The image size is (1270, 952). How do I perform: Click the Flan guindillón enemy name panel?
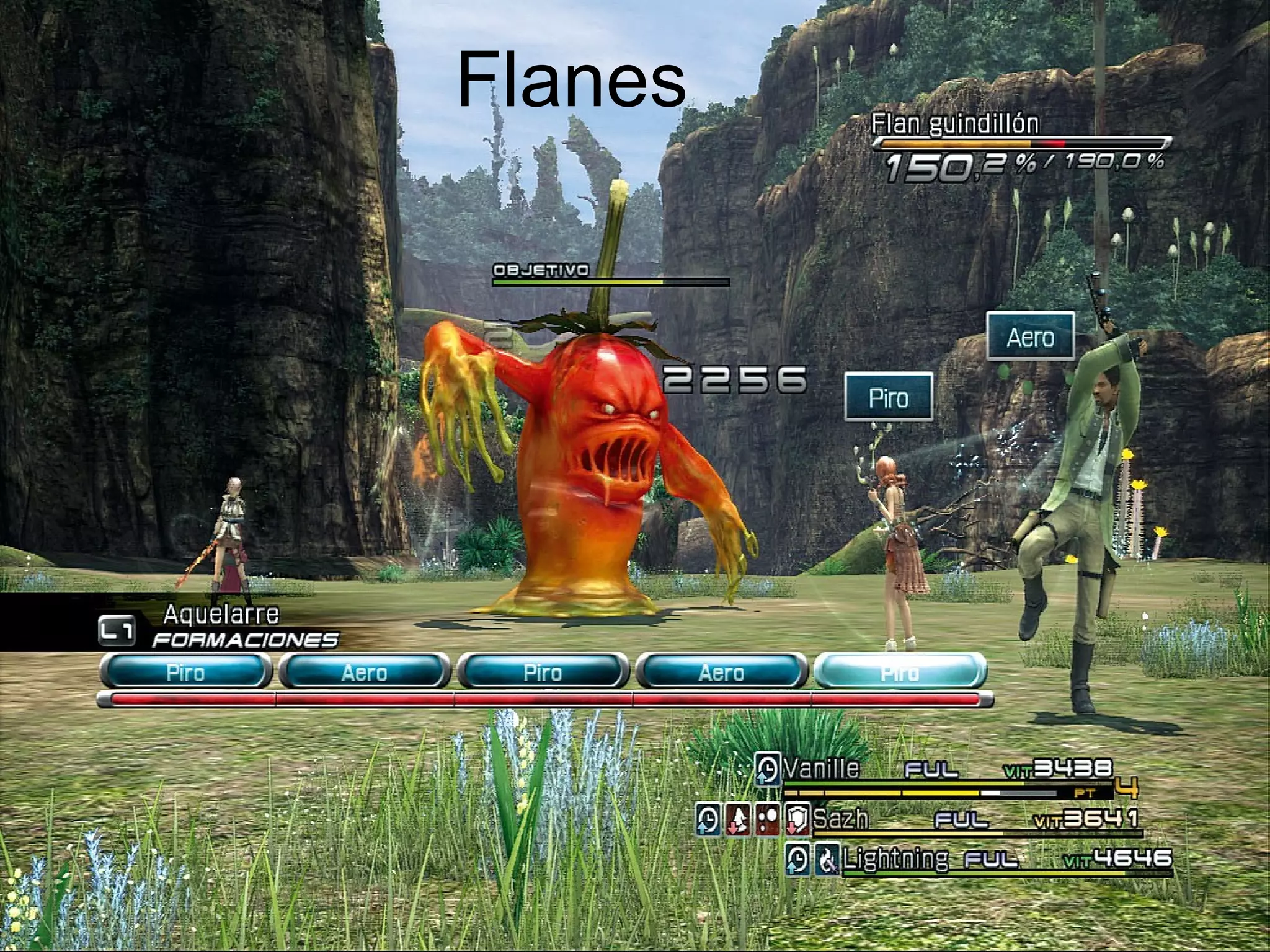click(x=954, y=124)
